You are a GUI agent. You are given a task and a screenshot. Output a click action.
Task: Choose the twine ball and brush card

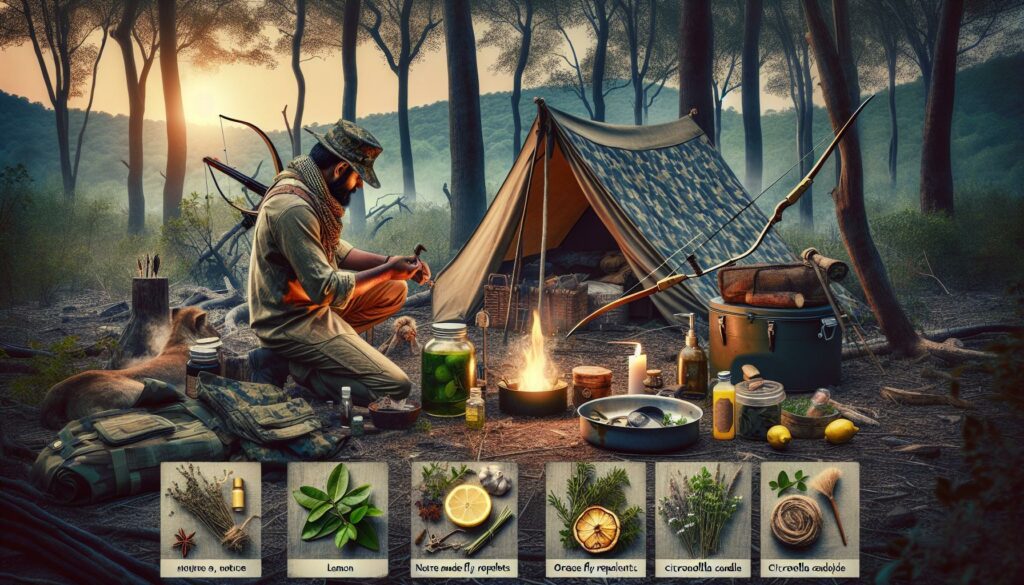[808, 518]
